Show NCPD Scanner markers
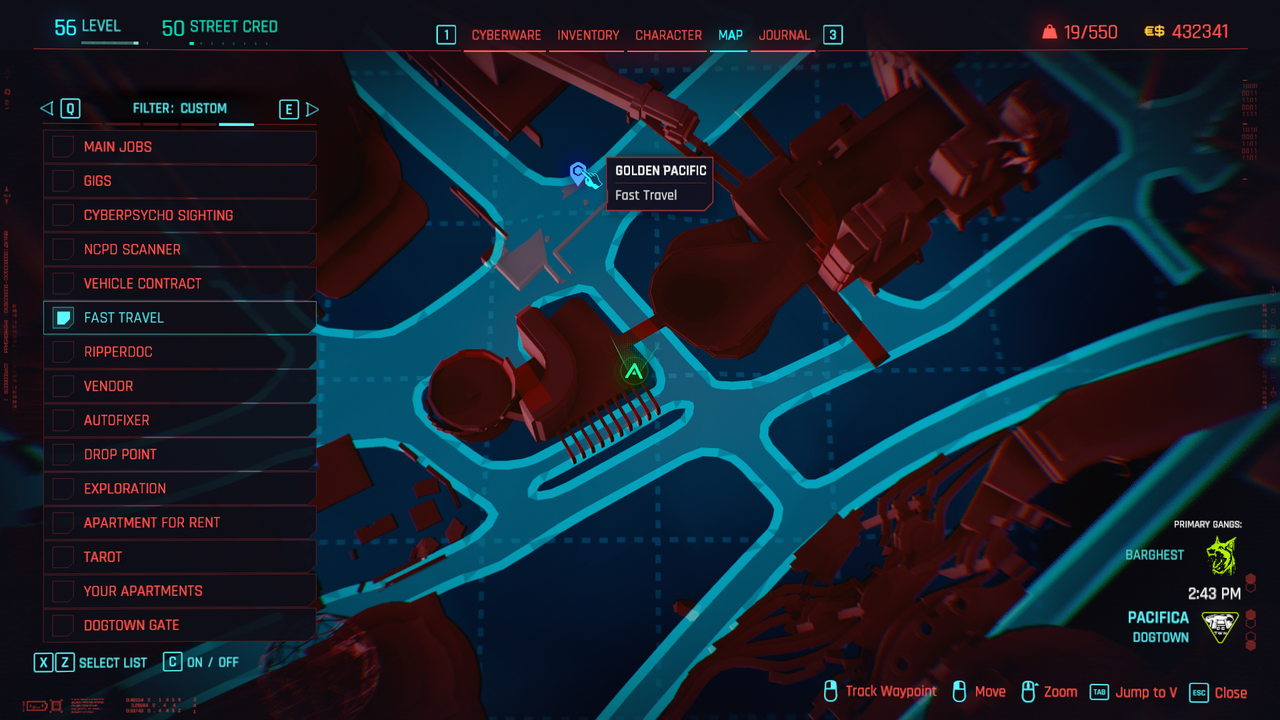 [63, 249]
